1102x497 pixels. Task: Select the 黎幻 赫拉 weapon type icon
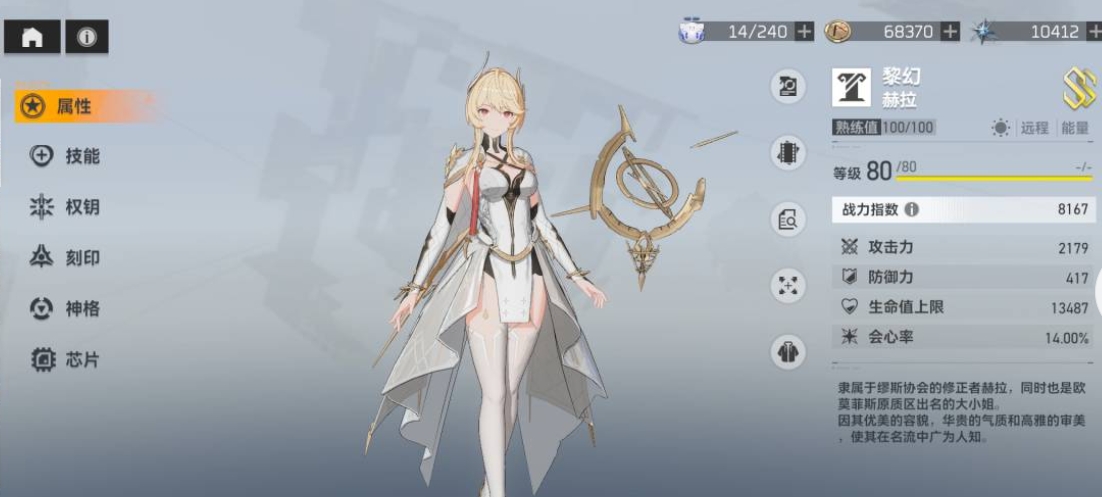pyautogui.click(x=851, y=87)
